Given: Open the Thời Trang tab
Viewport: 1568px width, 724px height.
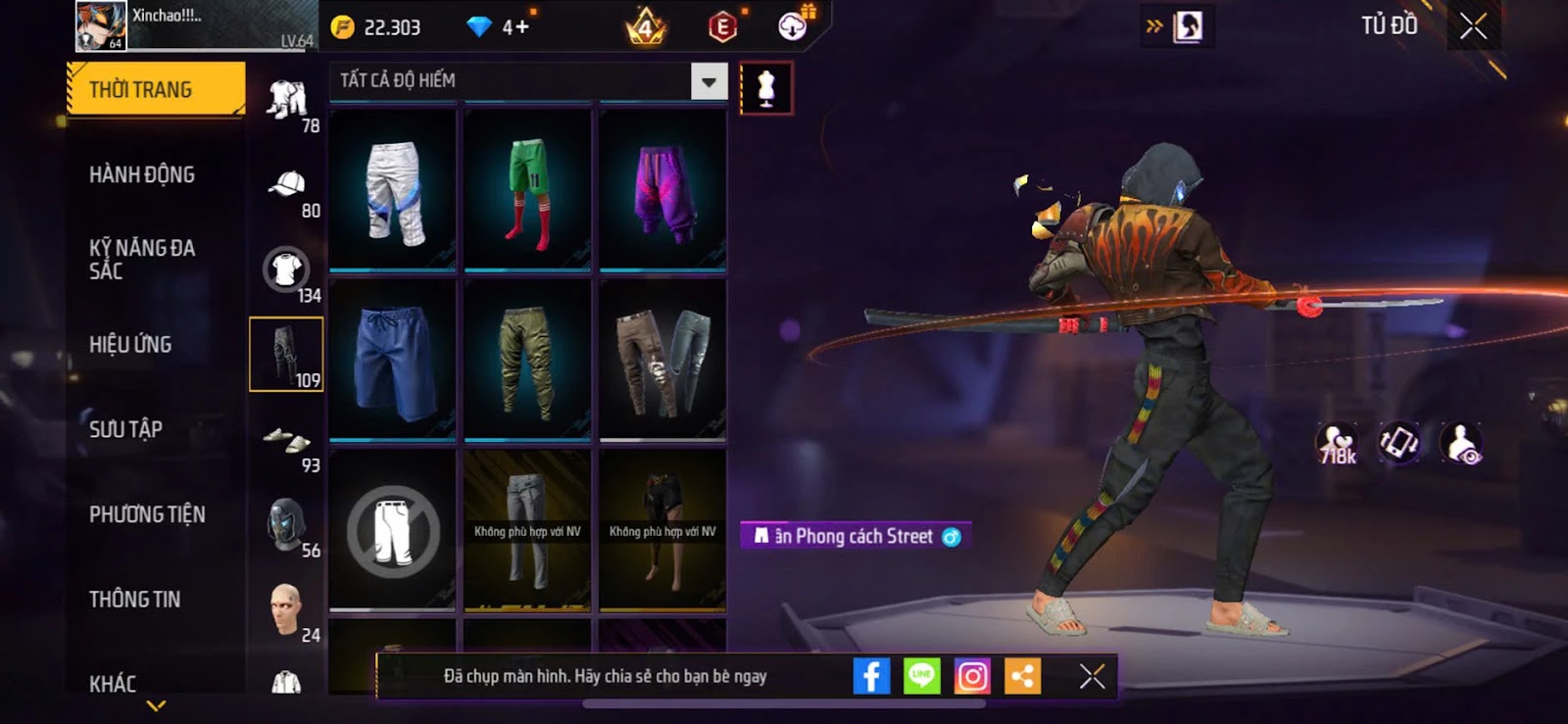Looking at the screenshot, I should point(155,90).
